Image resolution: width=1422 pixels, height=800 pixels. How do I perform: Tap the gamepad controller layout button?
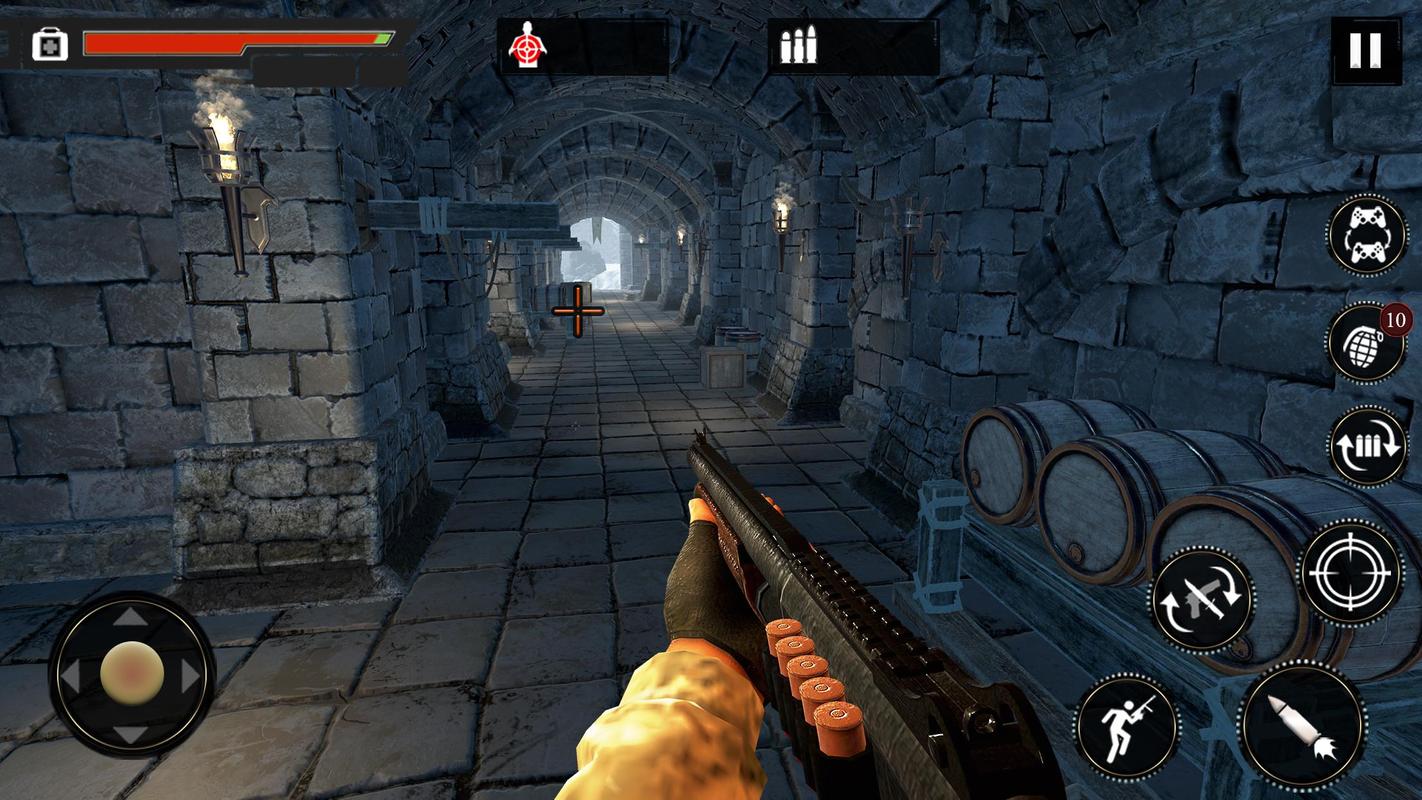click(x=1367, y=235)
